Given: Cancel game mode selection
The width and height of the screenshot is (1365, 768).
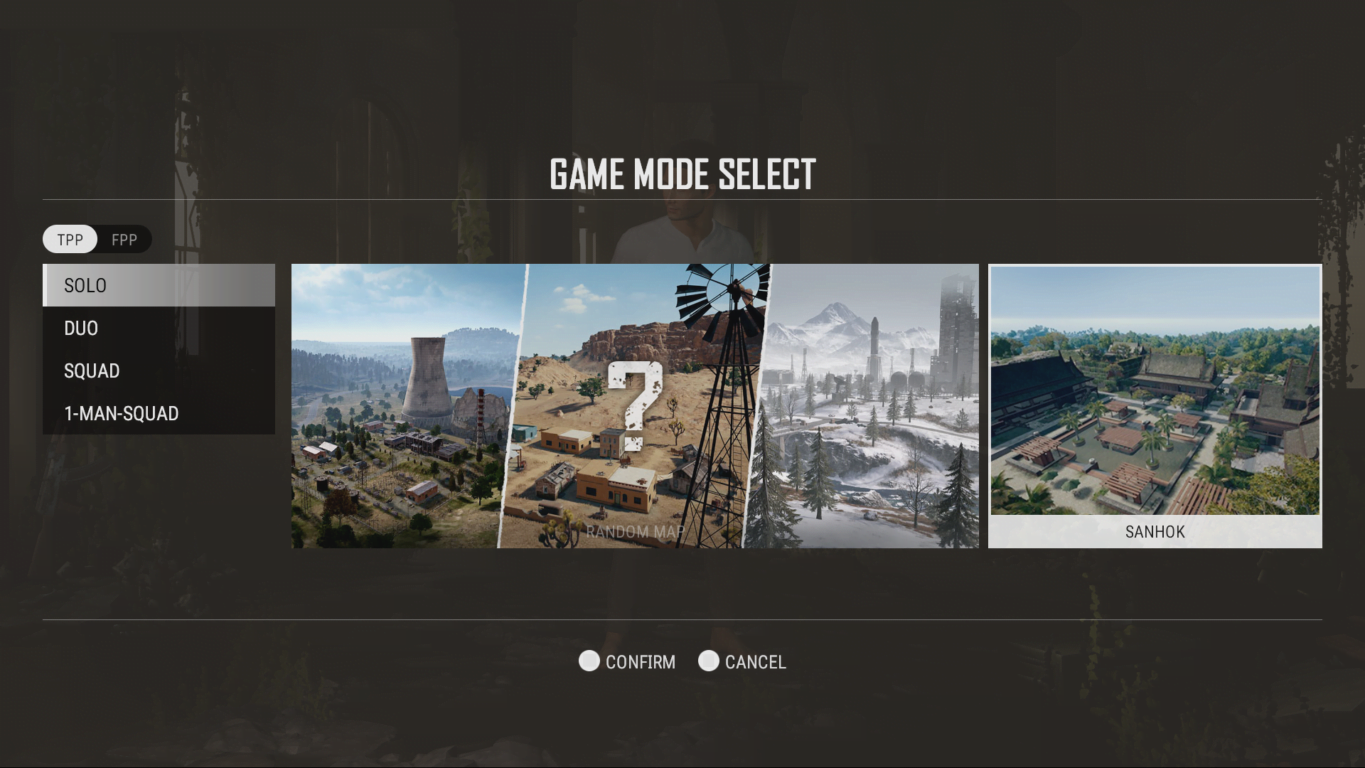Looking at the screenshot, I should tap(743, 662).
